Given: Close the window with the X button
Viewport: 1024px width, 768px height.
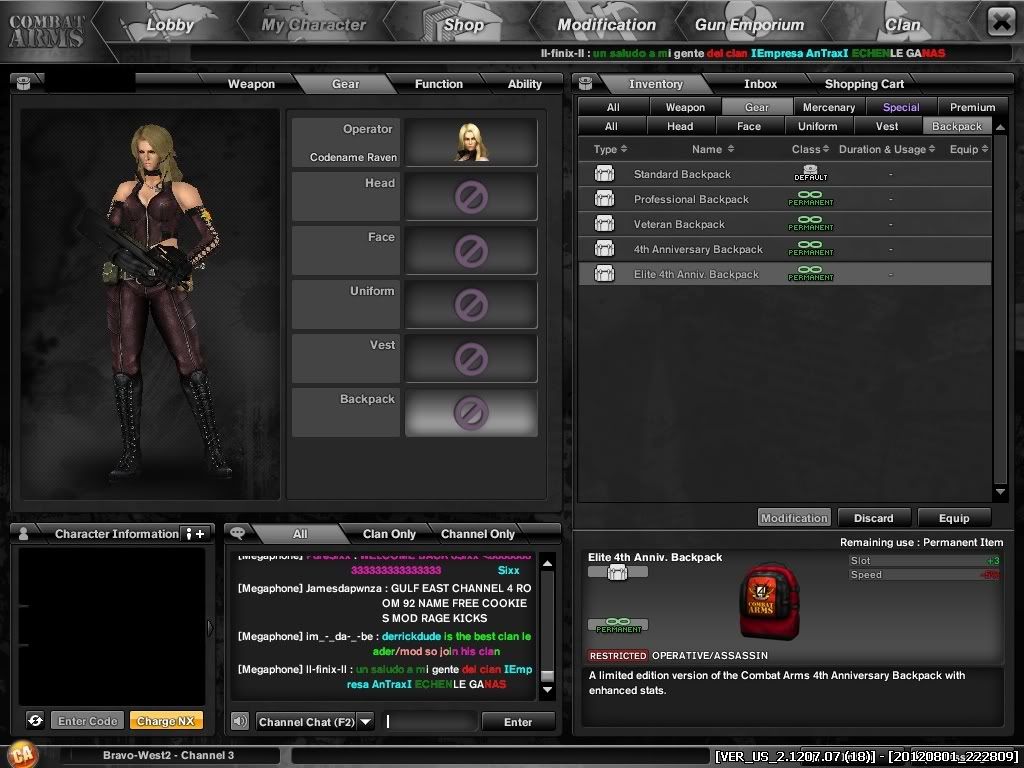Looking at the screenshot, I should pyautogui.click(x=1001, y=21).
